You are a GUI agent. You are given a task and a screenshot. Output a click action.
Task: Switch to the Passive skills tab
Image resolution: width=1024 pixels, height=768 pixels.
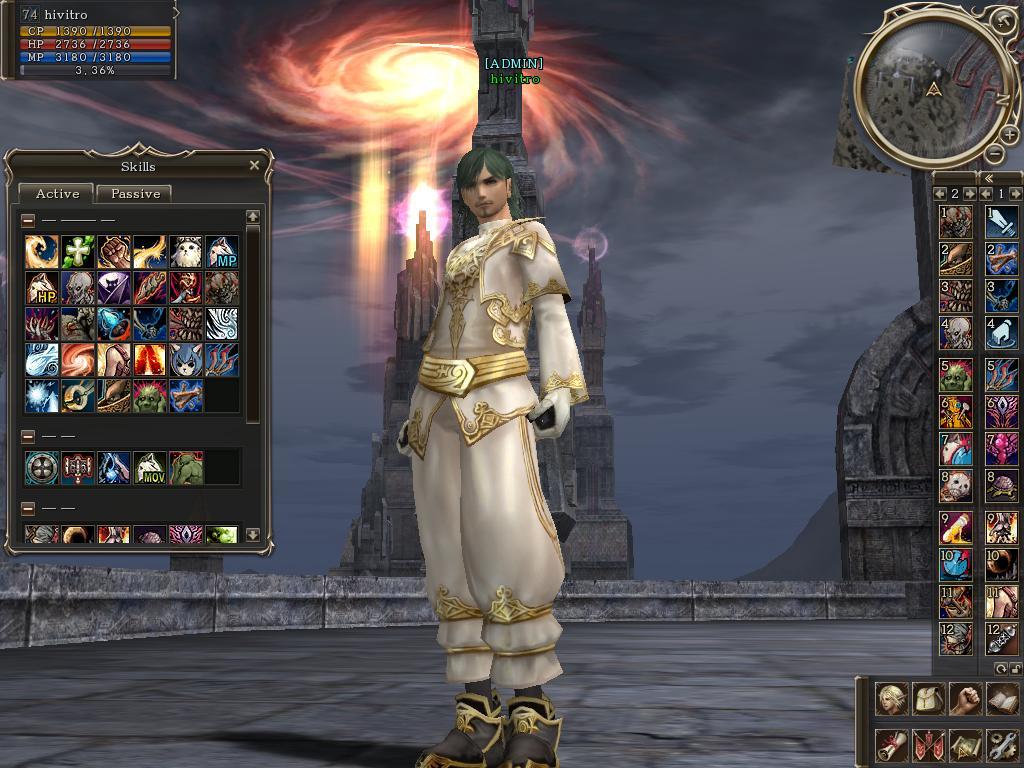[x=135, y=194]
